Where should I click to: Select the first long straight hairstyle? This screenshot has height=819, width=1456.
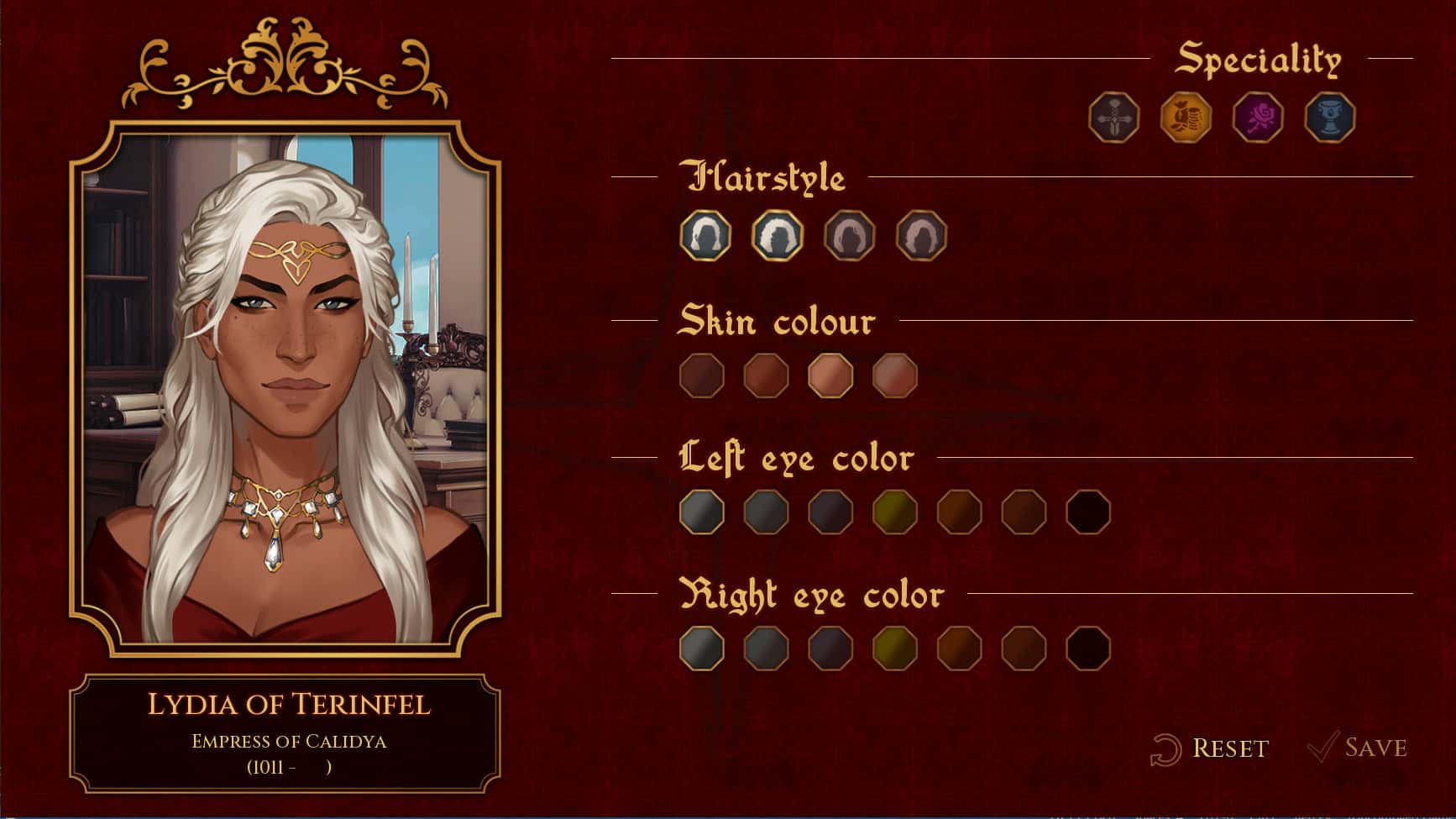[x=703, y=236]
